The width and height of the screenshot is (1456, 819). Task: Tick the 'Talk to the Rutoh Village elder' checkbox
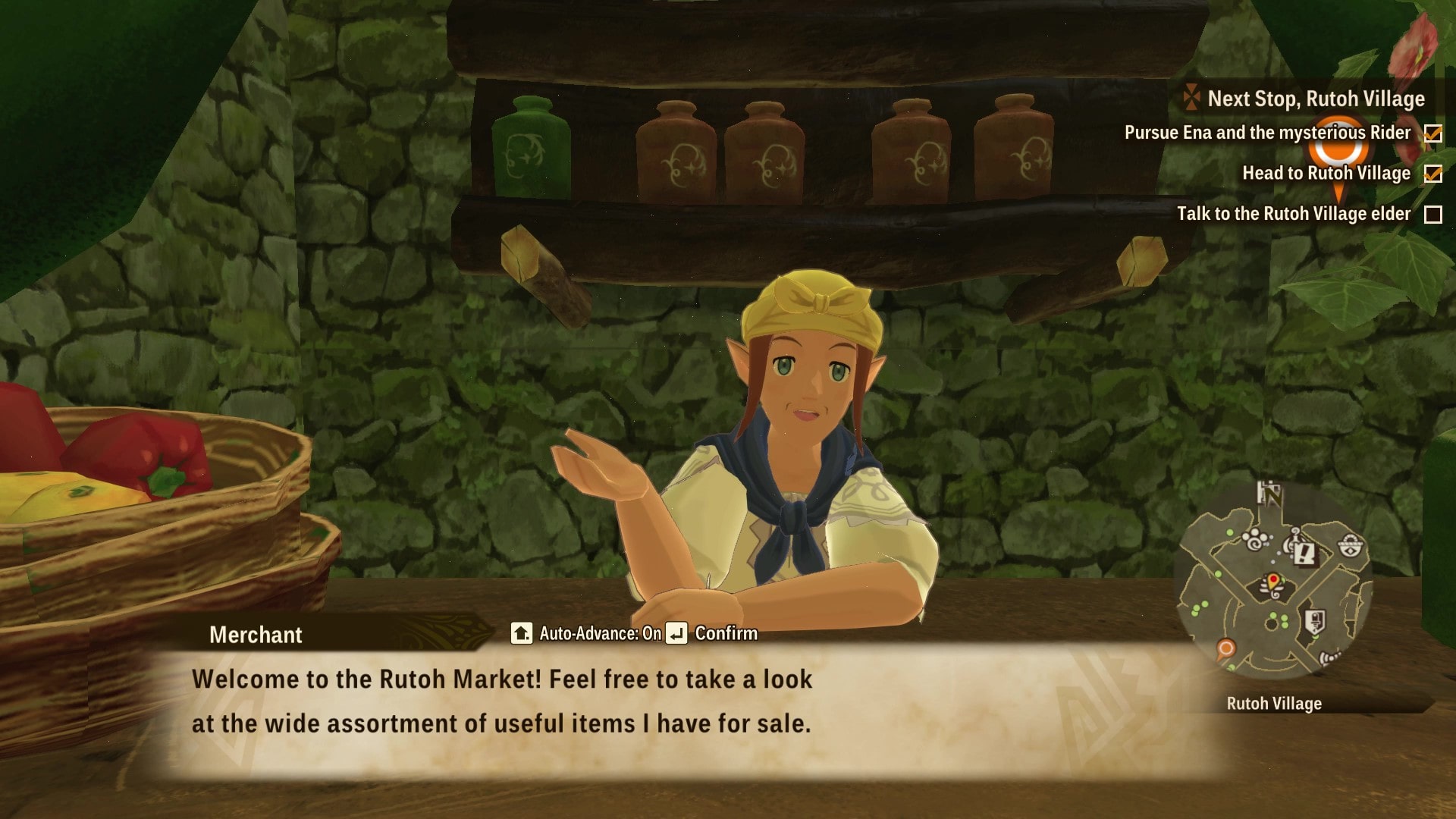[x=1433, y=214]
